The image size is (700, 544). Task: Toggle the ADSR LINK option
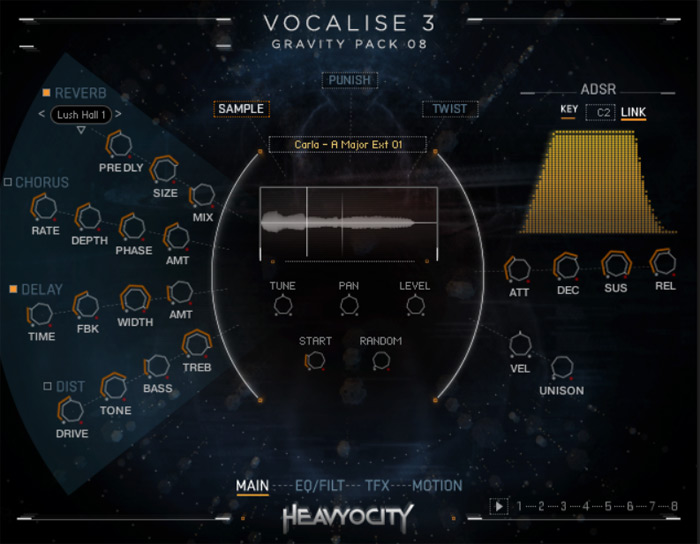tap(633, 111)
